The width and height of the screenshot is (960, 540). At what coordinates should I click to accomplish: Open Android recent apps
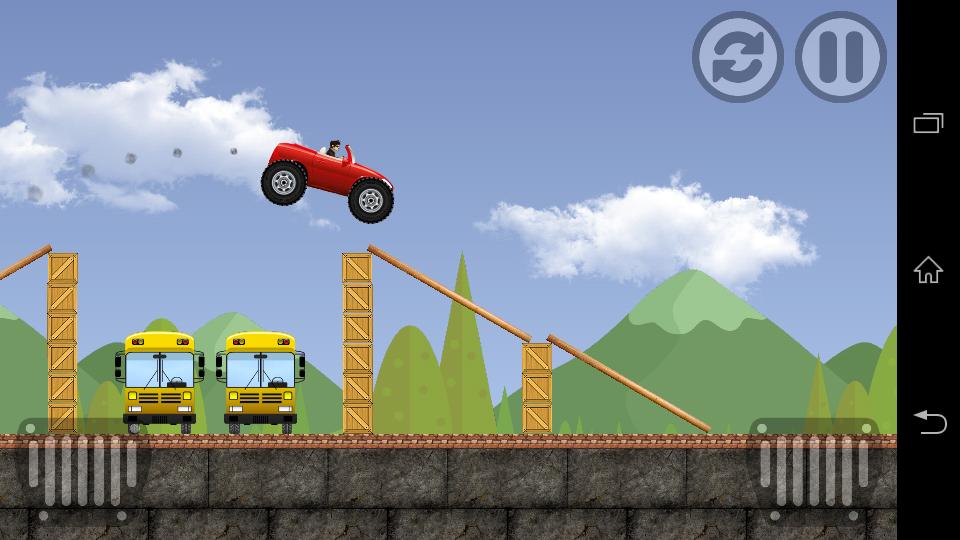(x=928, y=124)
